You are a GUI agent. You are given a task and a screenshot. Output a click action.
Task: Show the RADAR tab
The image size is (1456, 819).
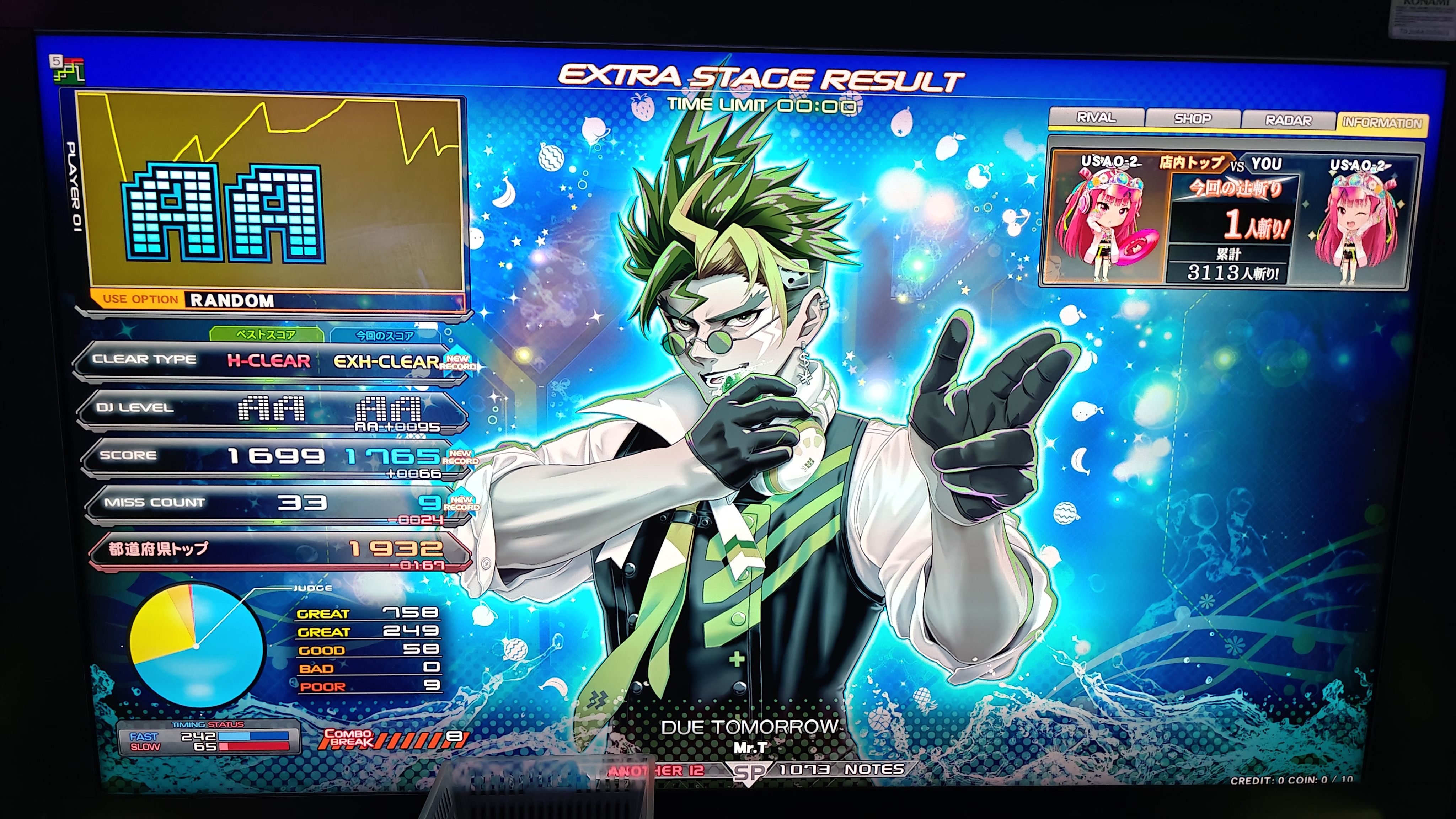click(1288, 121)
